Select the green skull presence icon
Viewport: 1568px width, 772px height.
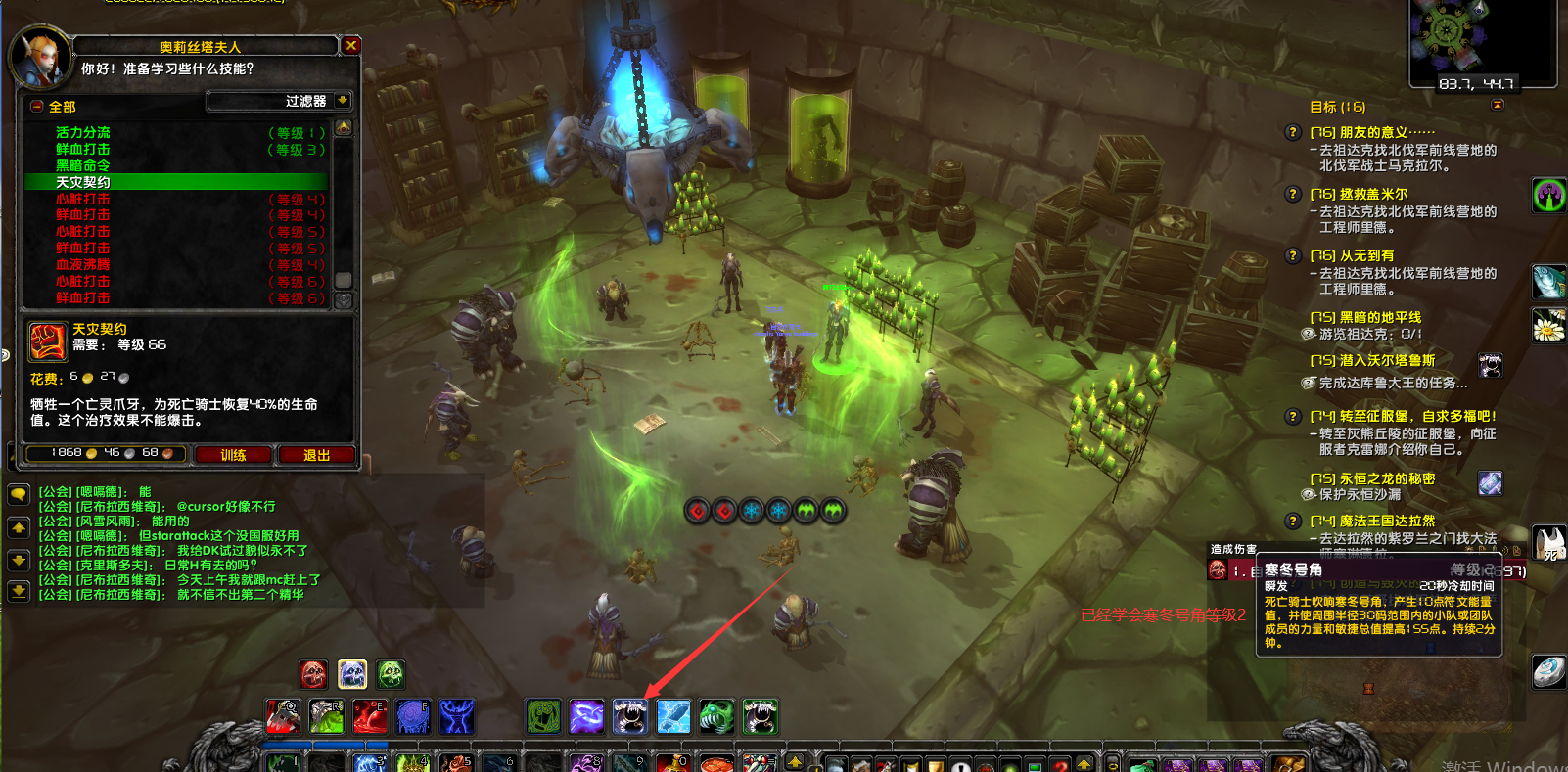391,674
